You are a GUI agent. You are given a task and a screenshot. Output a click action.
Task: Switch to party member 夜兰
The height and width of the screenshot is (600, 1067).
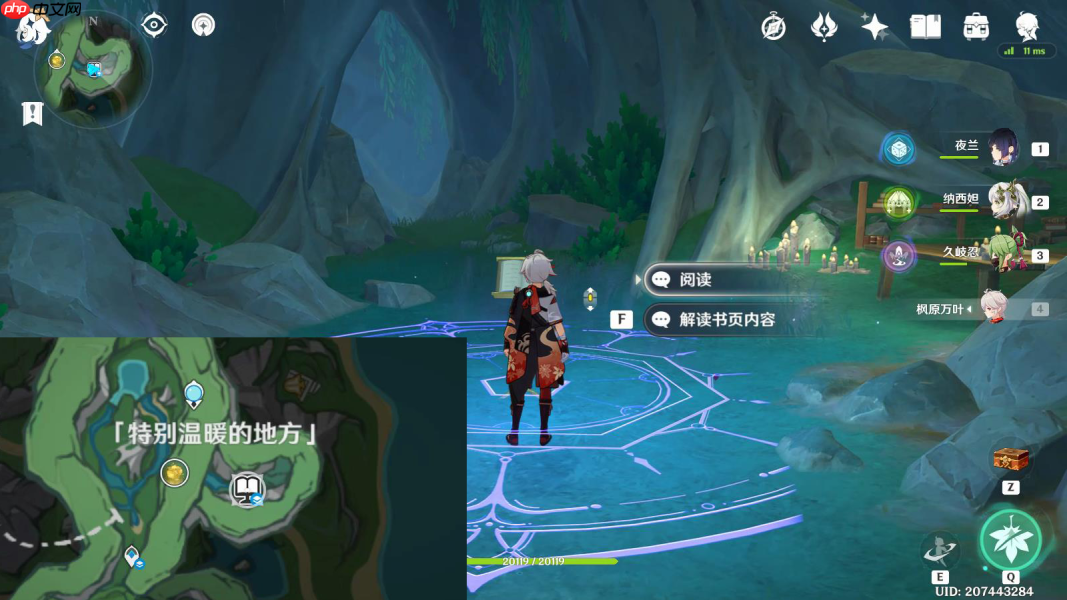[1002, 148]
